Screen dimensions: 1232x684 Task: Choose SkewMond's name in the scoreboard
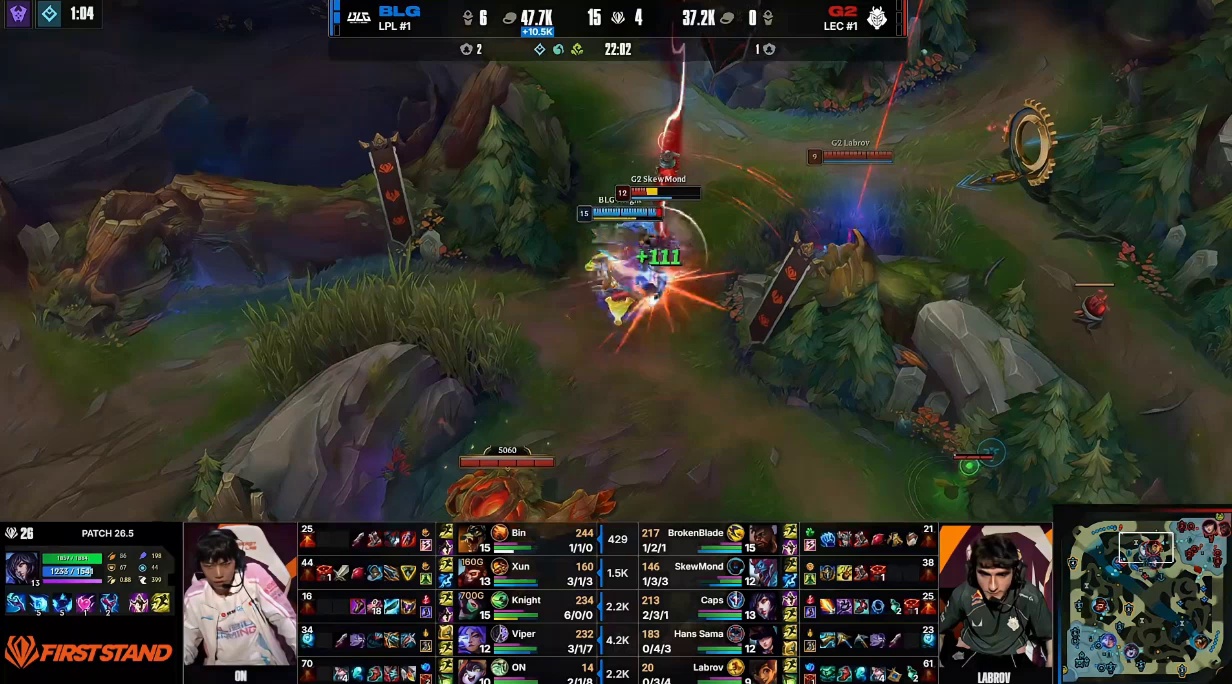tap(698, 567)
